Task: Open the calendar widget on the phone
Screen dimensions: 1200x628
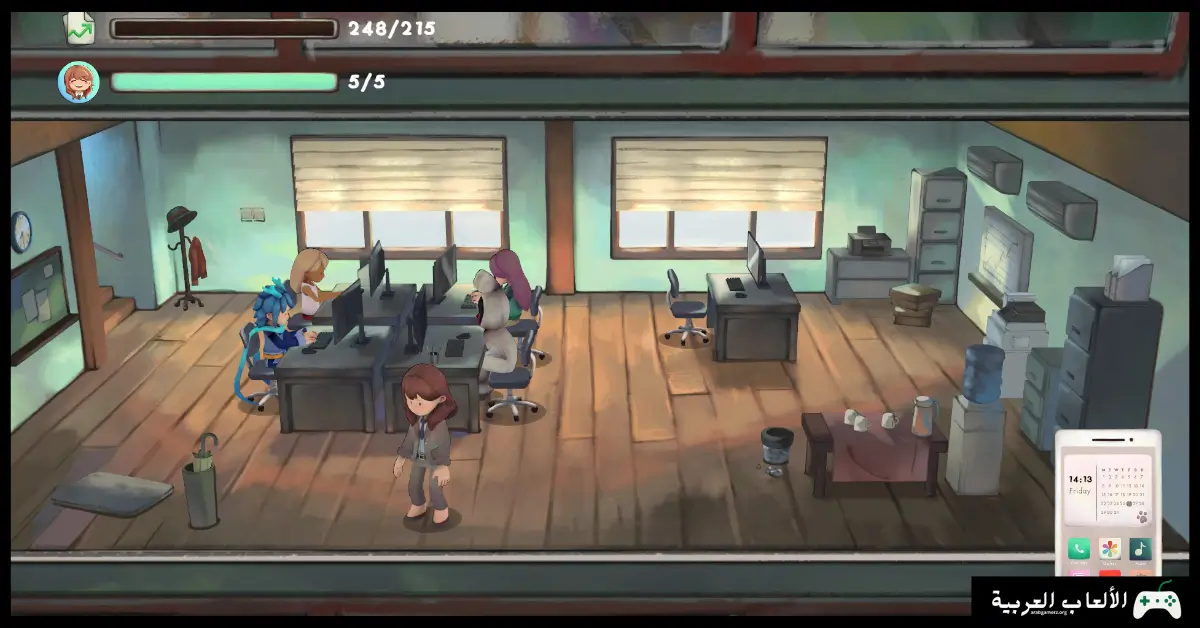Action: [x=1124, y=494]
